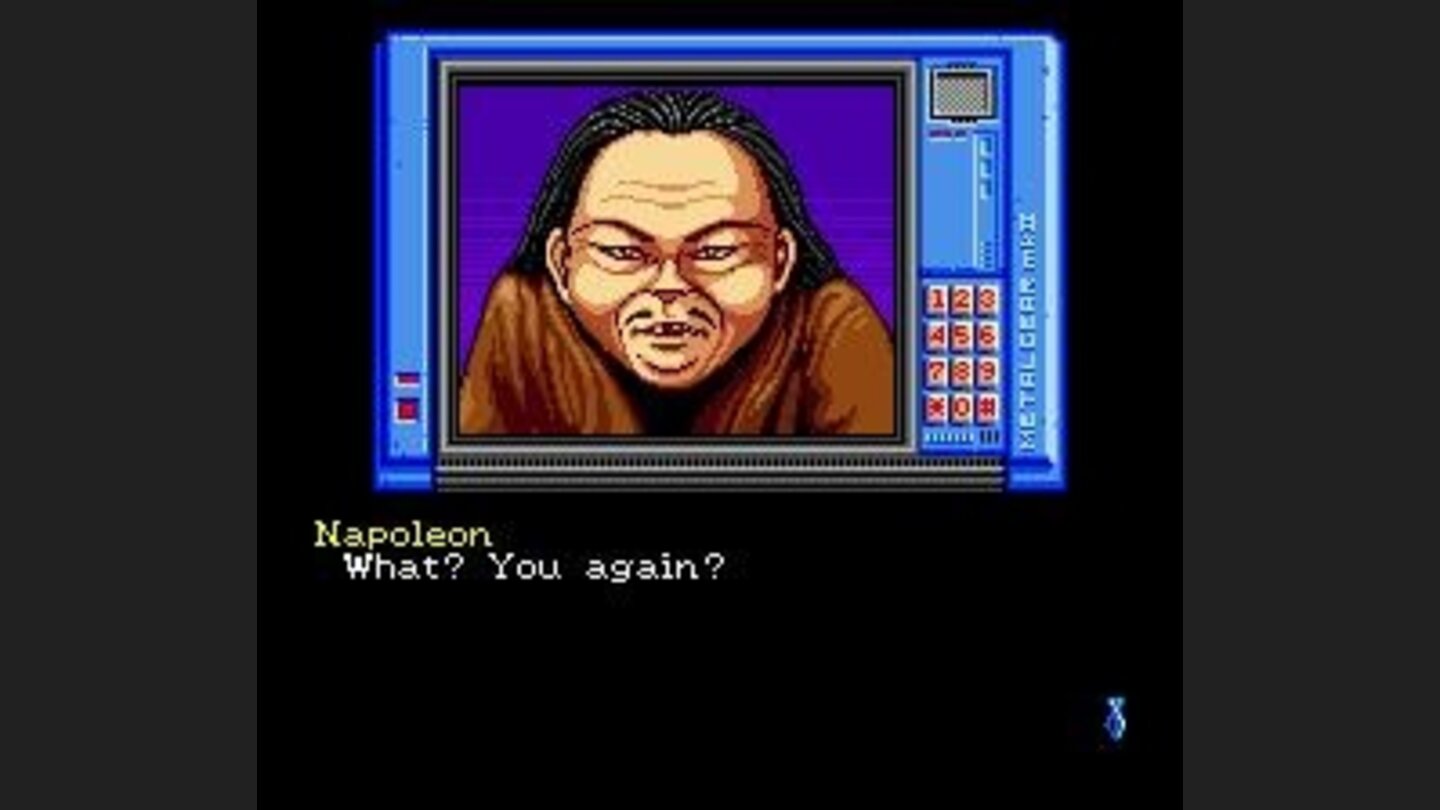Image resolution: width=1440 pixels, height=810 pixels.
Task: Expand the small status readout under the speaker
Action: pyautogui.click(x=940, y=132)
